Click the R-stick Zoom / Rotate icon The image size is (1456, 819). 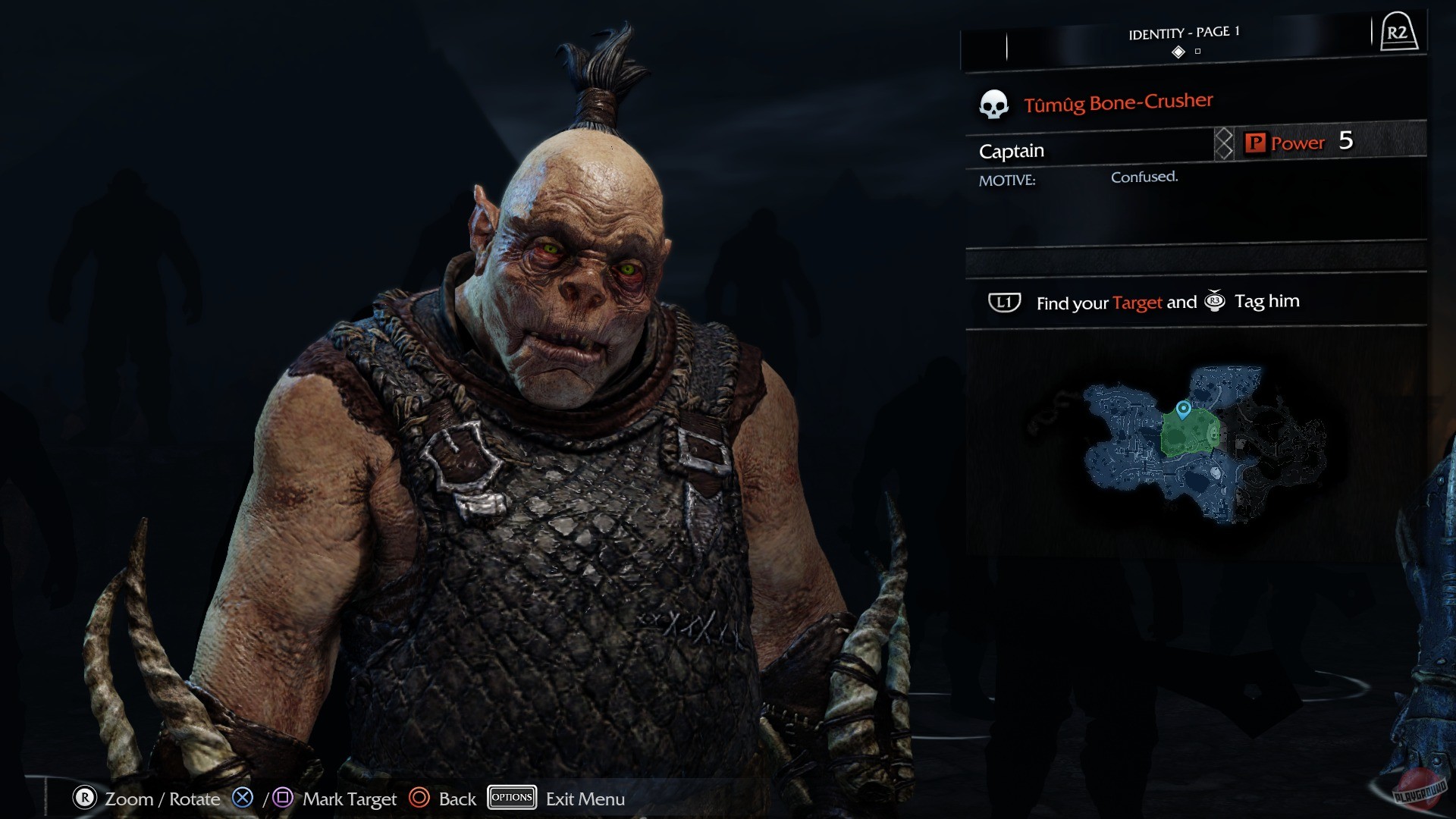tap(83, 798)
